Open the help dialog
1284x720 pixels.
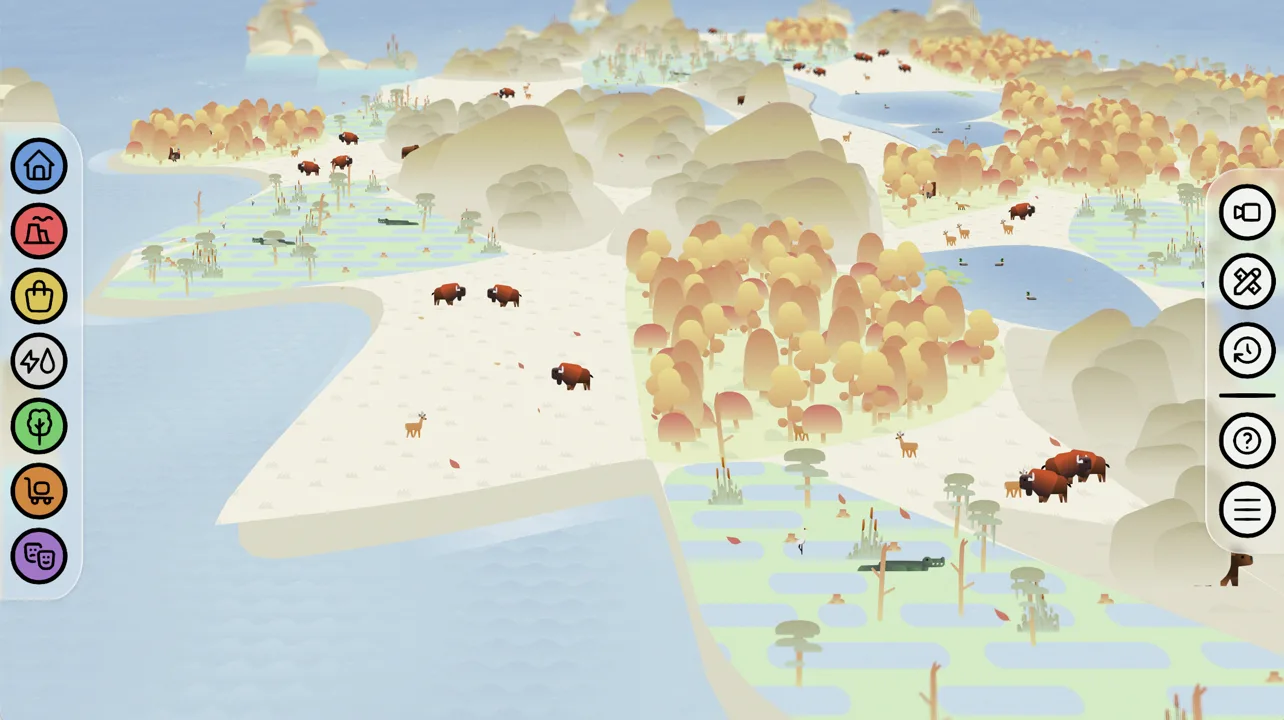point(1246,440)
